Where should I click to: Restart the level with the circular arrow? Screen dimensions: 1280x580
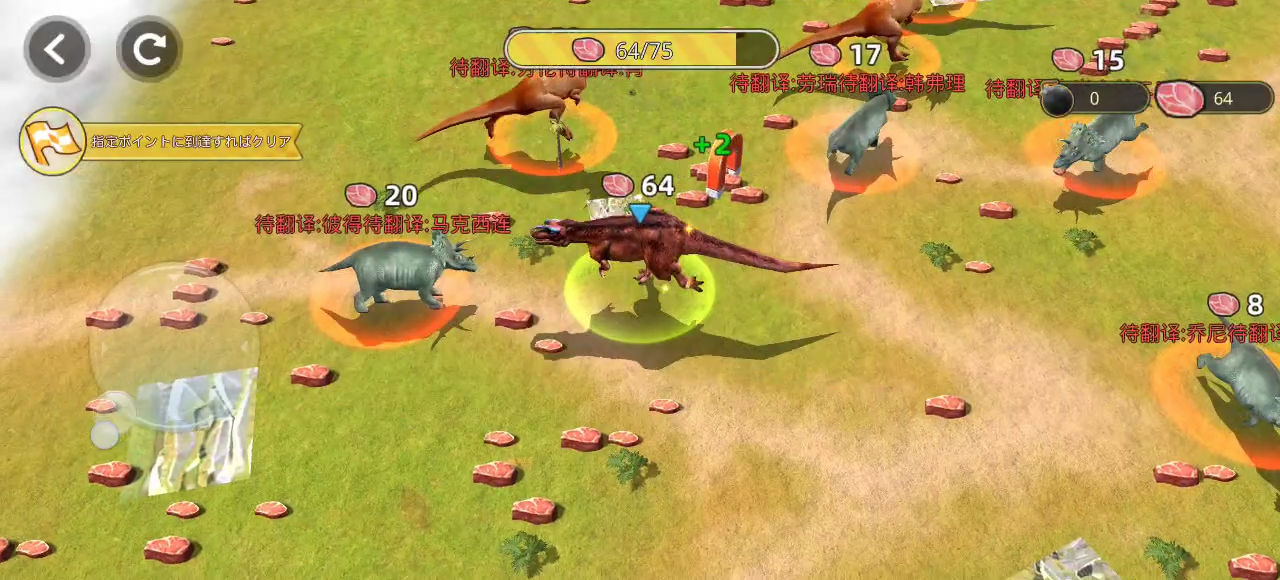[149, 49]
